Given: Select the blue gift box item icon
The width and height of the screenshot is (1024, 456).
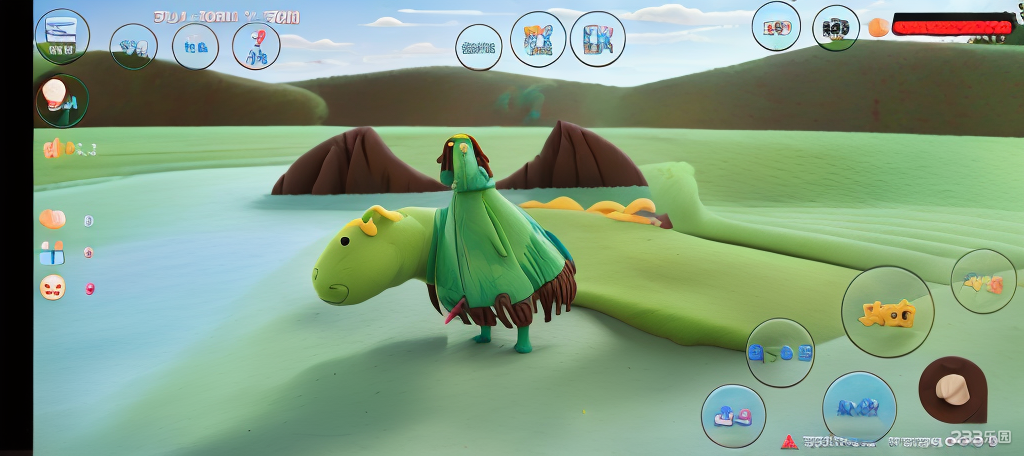Looking at the screenshot, I should coord(52,252).
